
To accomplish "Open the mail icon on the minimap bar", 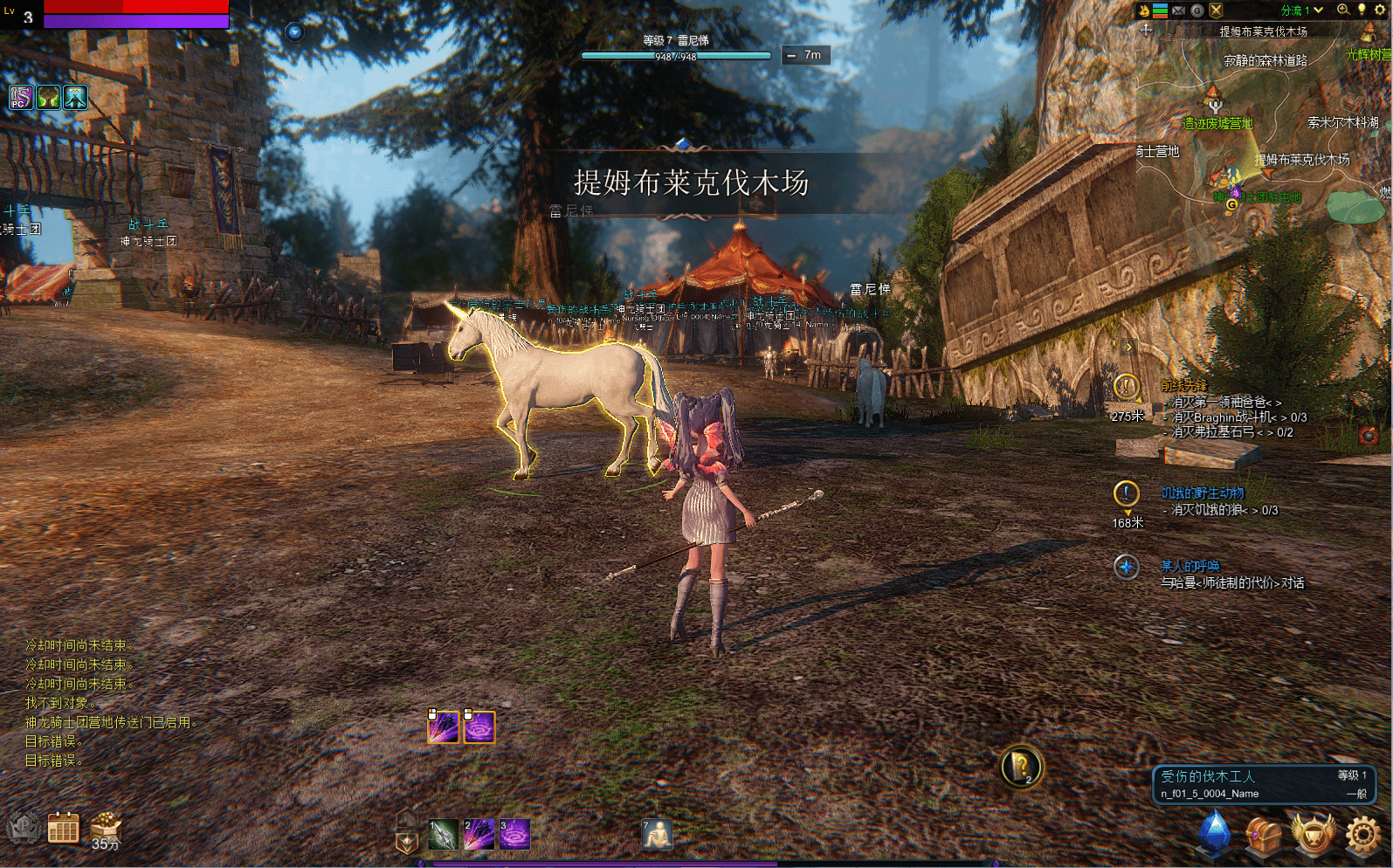I will (1177, 10).
